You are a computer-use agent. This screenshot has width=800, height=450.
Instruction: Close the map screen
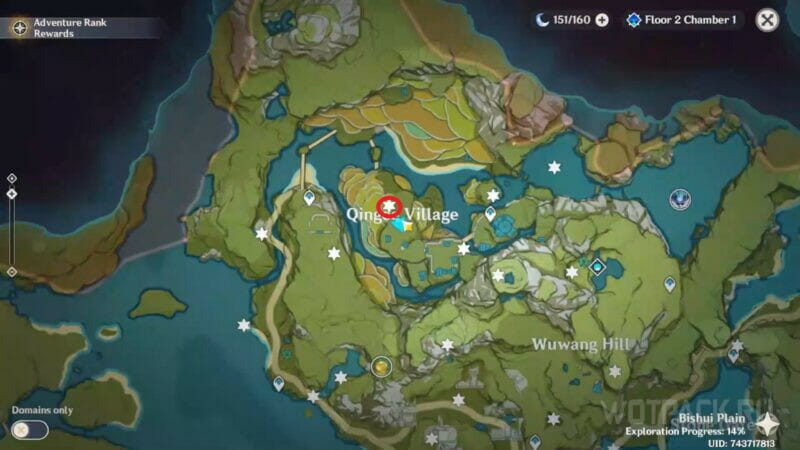[767, 19]
